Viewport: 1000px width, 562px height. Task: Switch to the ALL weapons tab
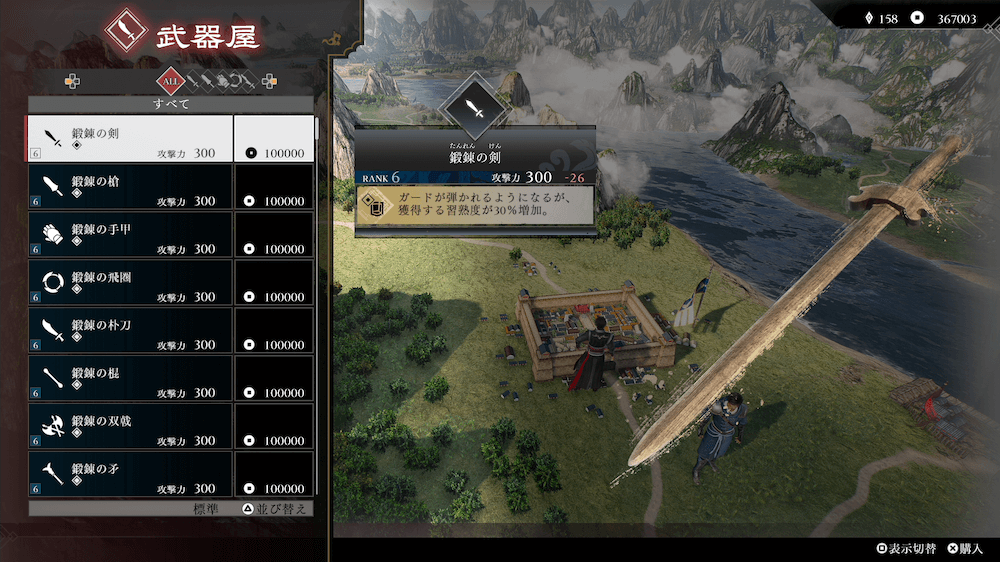pos(171,80)
